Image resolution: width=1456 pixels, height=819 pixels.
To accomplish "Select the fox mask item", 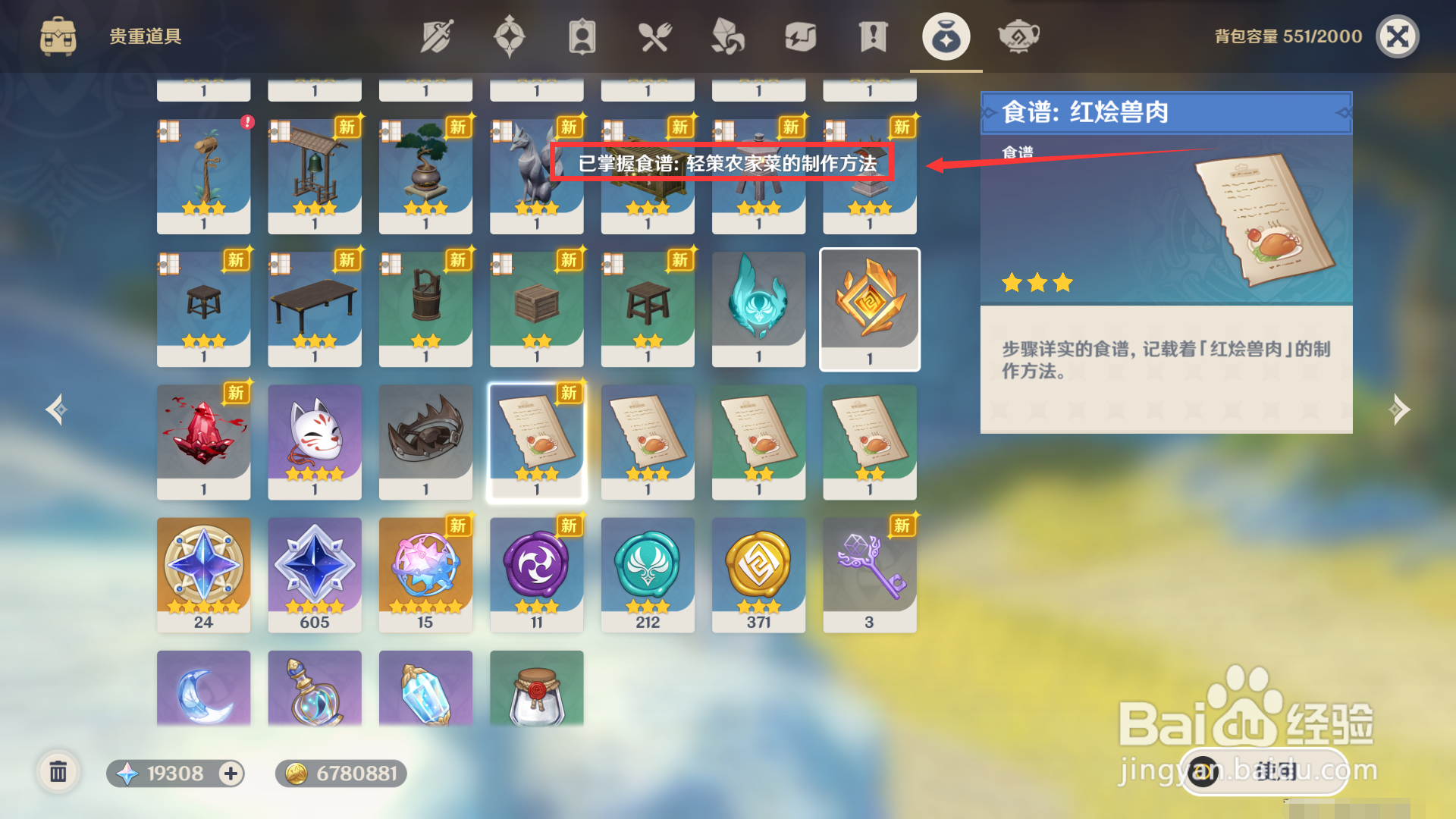I will (314, 441).
